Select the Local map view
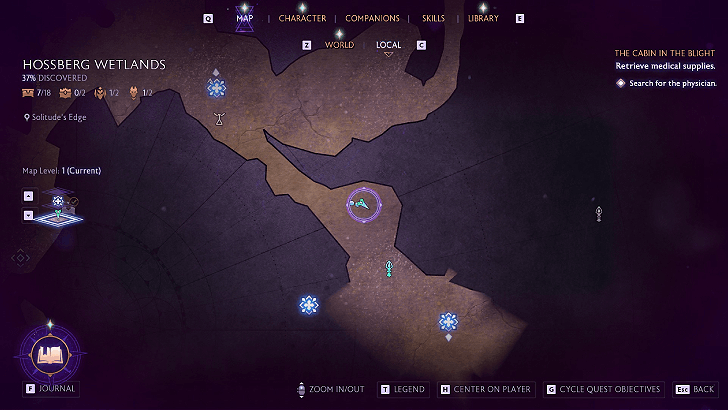The height and width of the screenshot is (410, 728). 388,45
